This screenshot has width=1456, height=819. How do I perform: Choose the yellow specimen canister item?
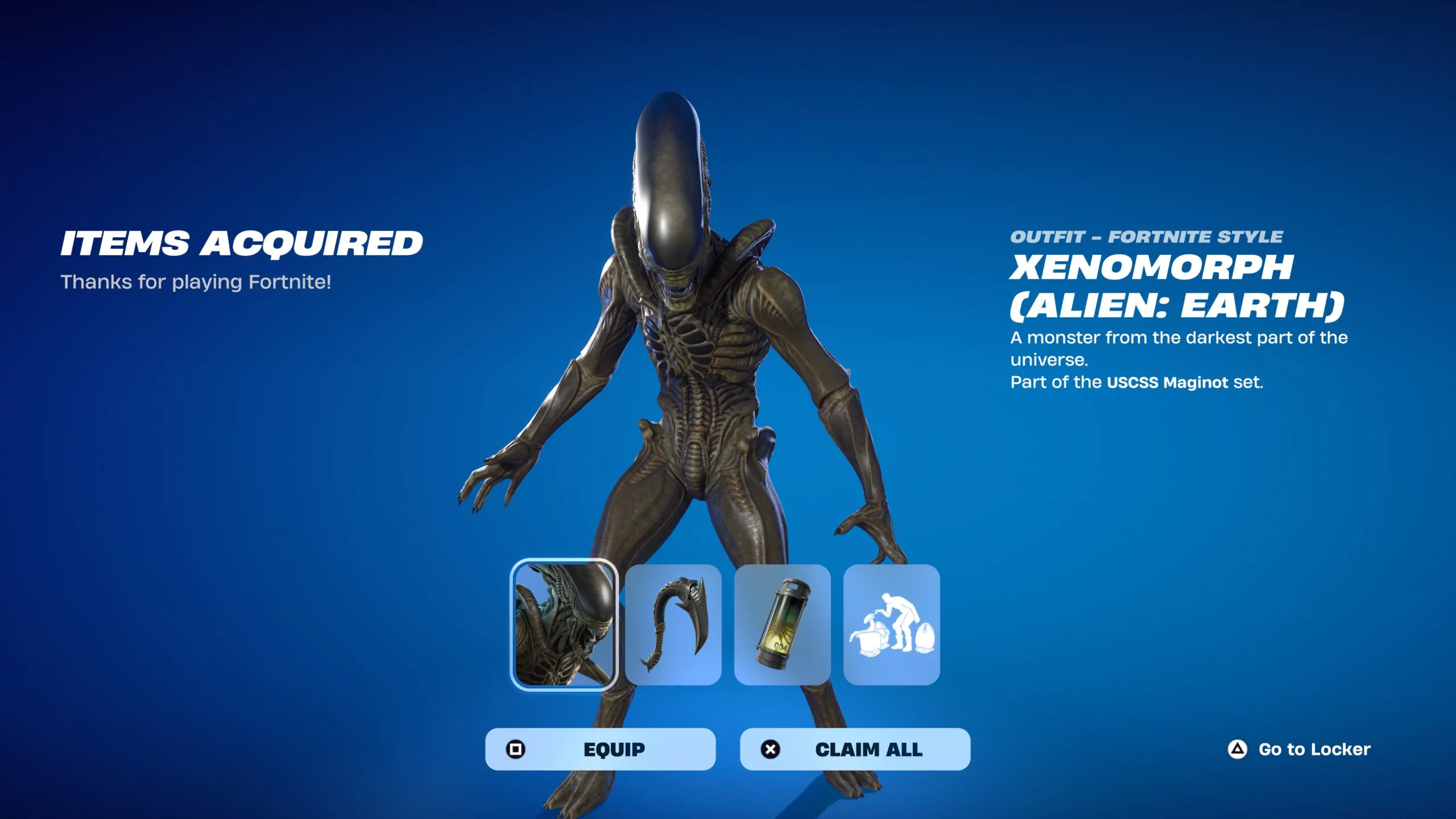pos(783,624)
